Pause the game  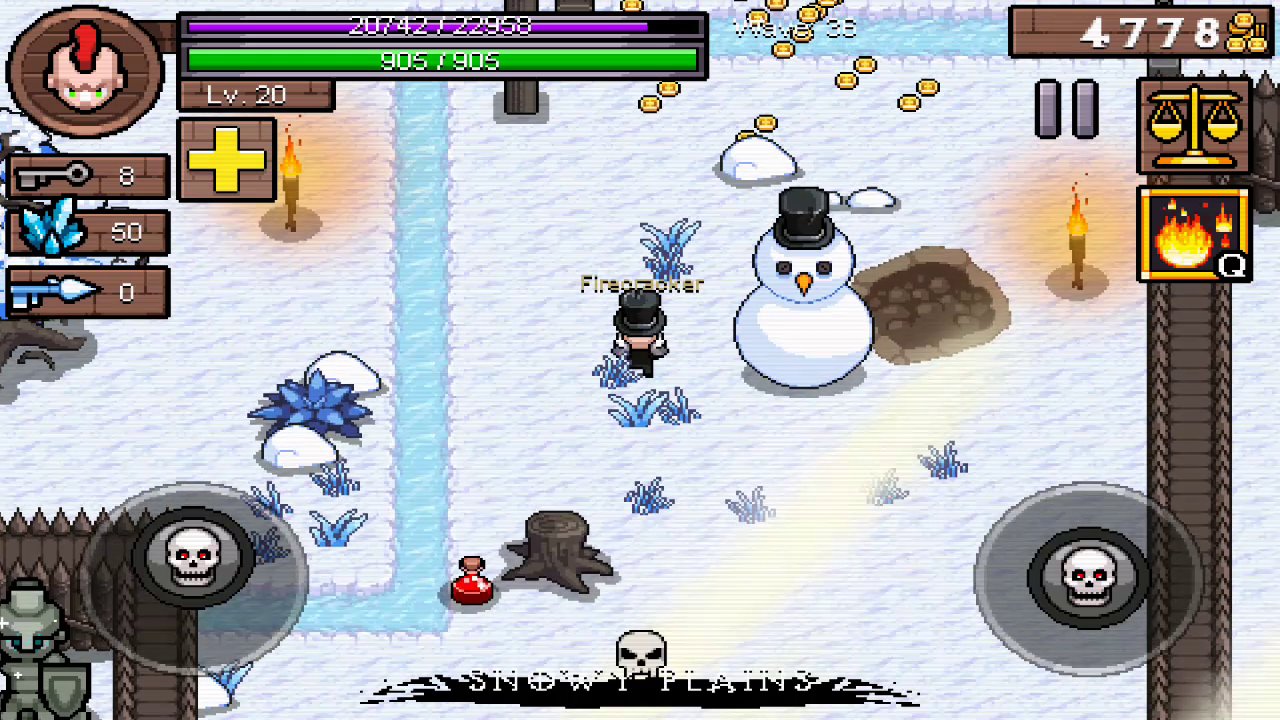point(1067,107)
